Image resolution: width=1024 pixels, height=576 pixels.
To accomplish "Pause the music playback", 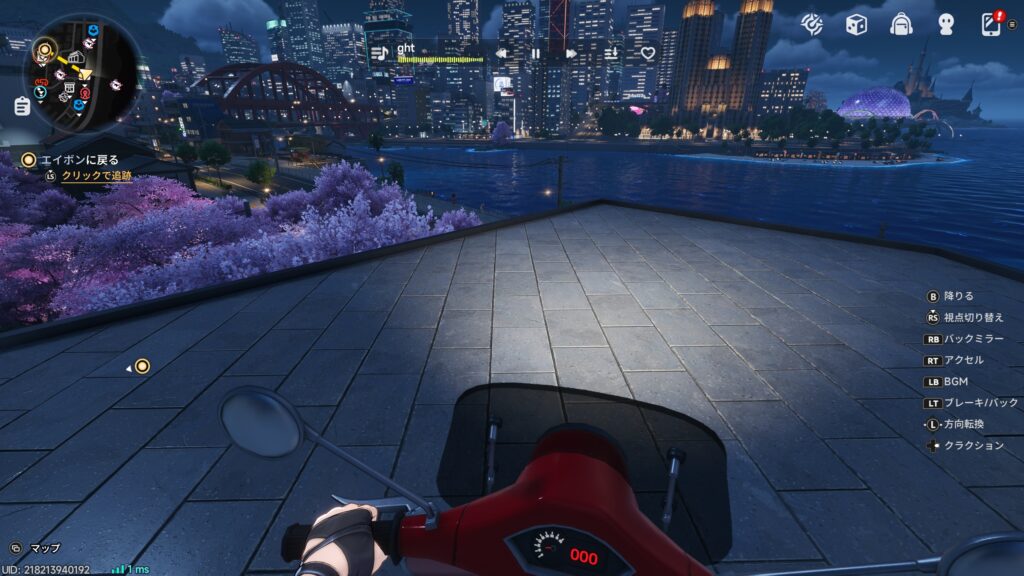I will click(536, 53).
